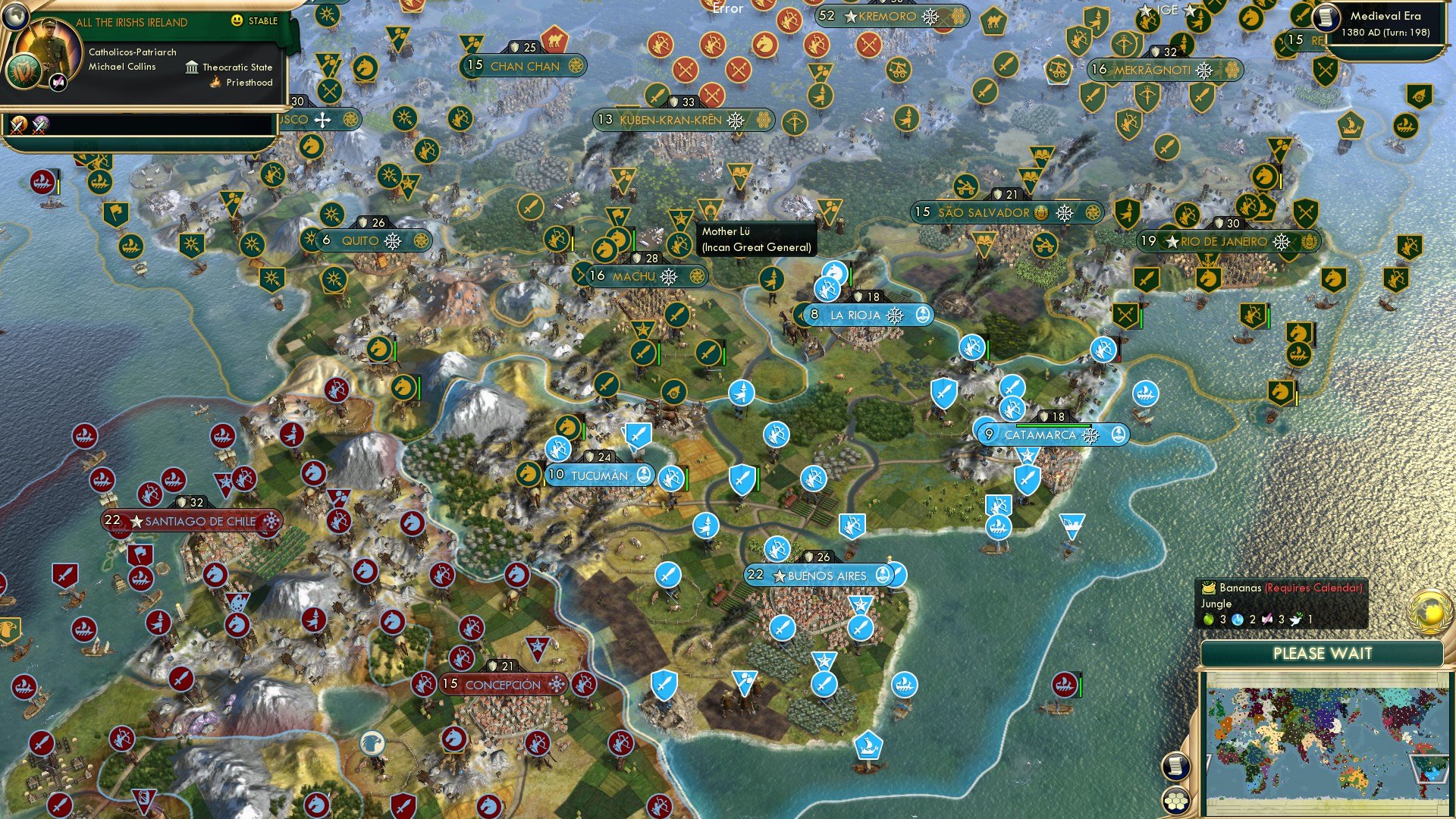The width and height of the screenshot is (1456, 819).
Task: Click the La Rioja city banner
Action: point(864,315)
